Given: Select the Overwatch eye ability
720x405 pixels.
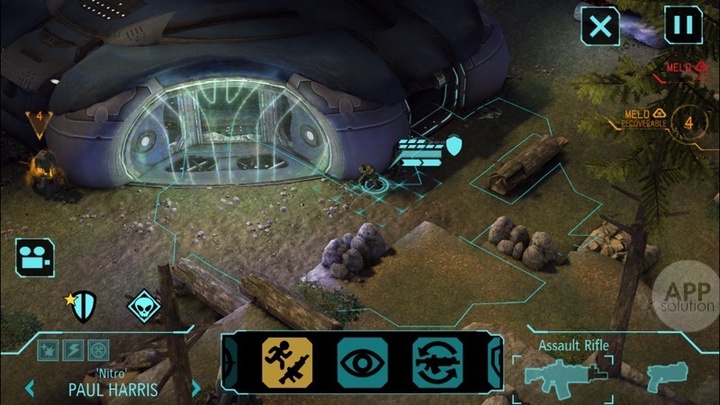Looking at the screenshot, I should pos(362,362).
